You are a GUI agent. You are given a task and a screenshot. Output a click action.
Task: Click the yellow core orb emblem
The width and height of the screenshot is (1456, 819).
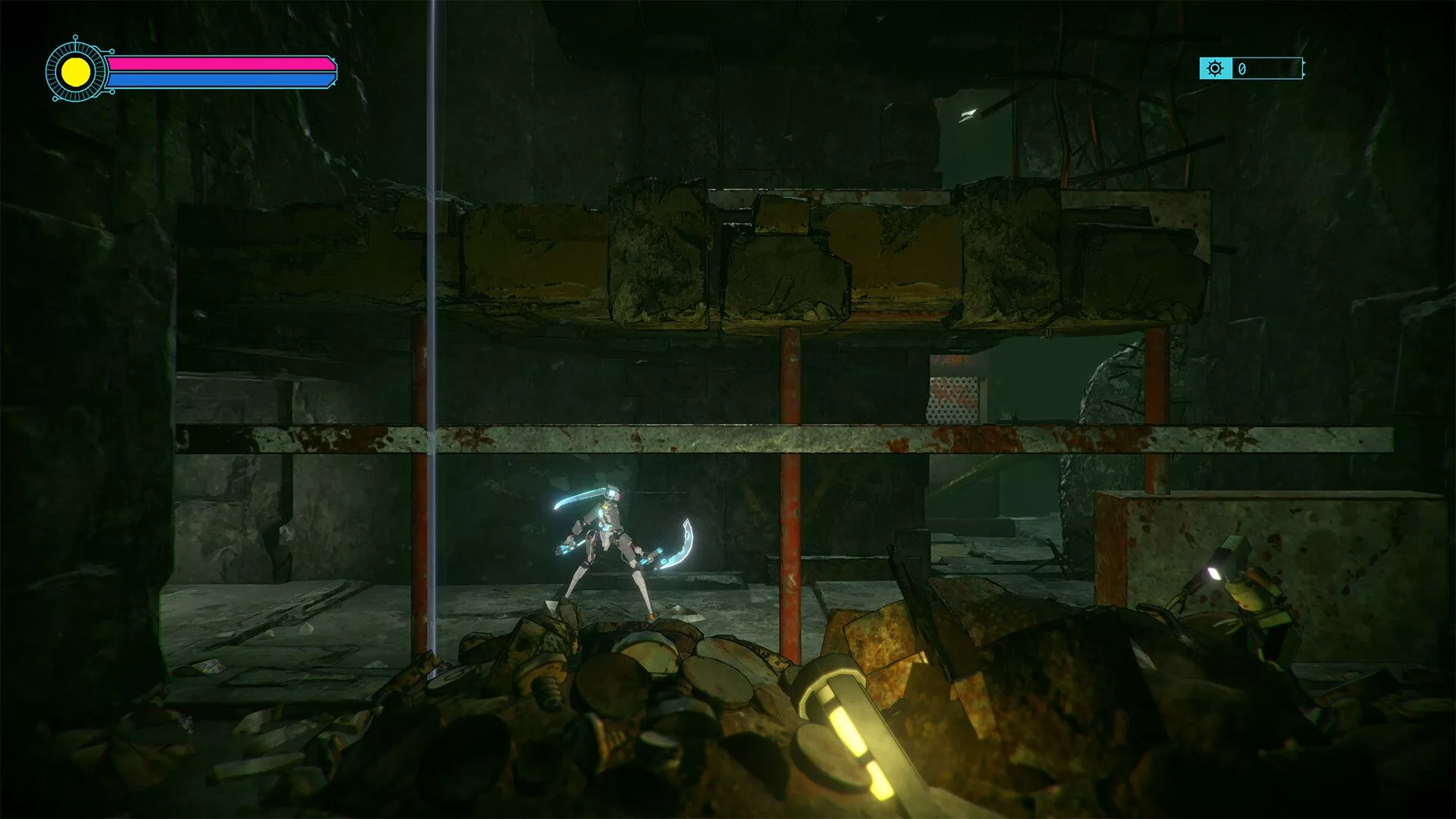76,72
